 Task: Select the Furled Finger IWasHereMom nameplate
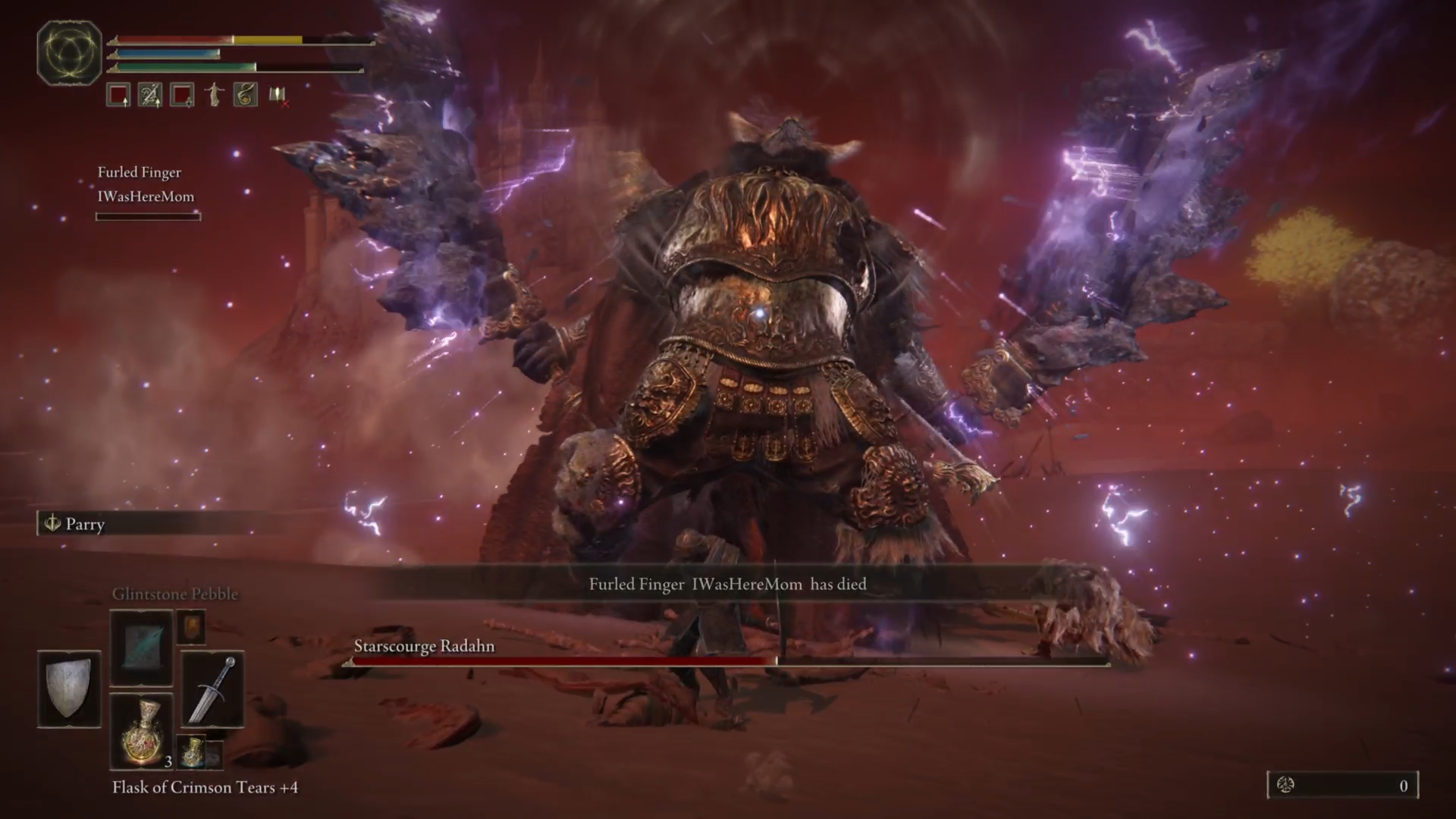click(145, 184)
